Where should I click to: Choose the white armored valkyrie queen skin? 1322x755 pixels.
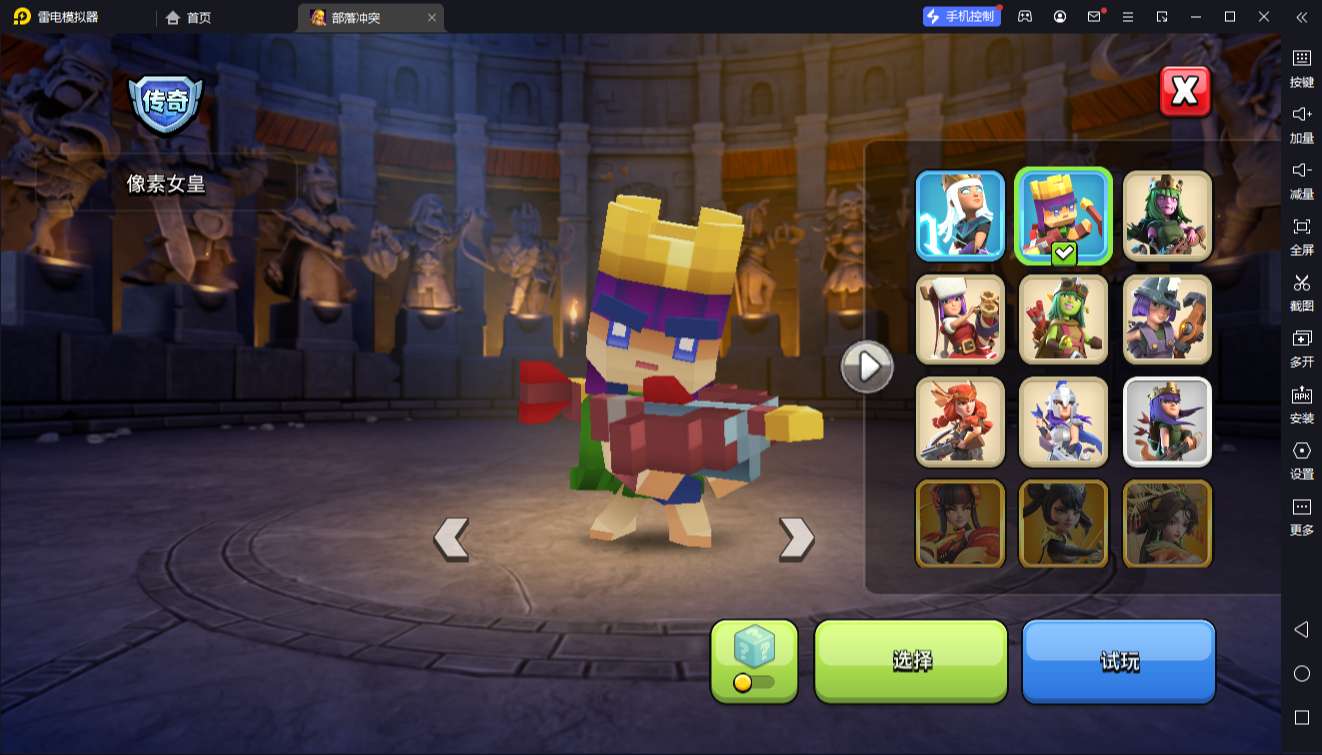[x=1063, y=422]
